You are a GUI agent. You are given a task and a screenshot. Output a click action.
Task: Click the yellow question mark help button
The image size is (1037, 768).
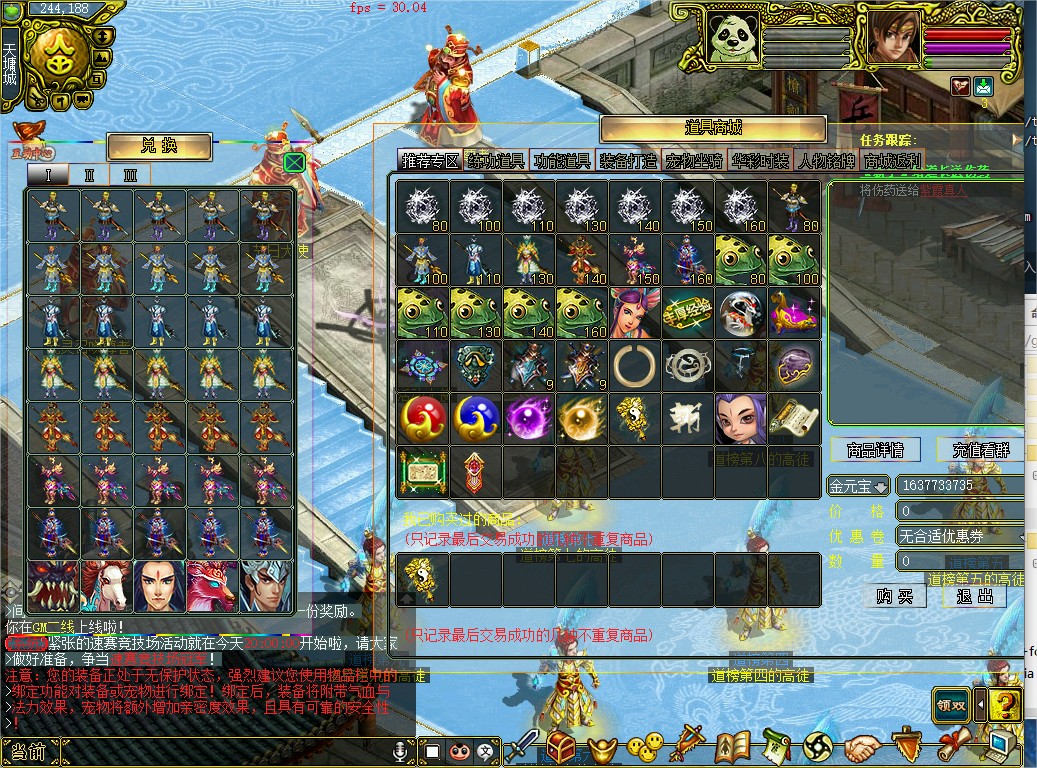point(1004,704)
